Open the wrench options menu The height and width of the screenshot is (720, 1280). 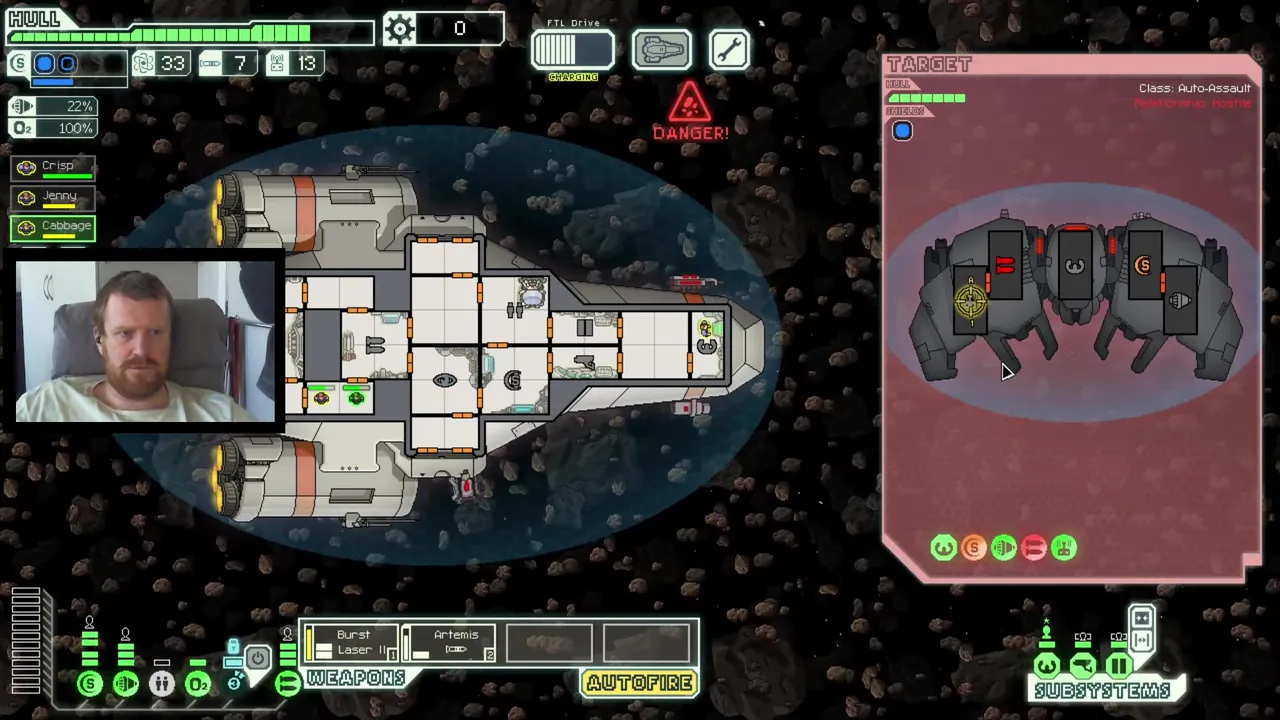[x=729, y=50]
